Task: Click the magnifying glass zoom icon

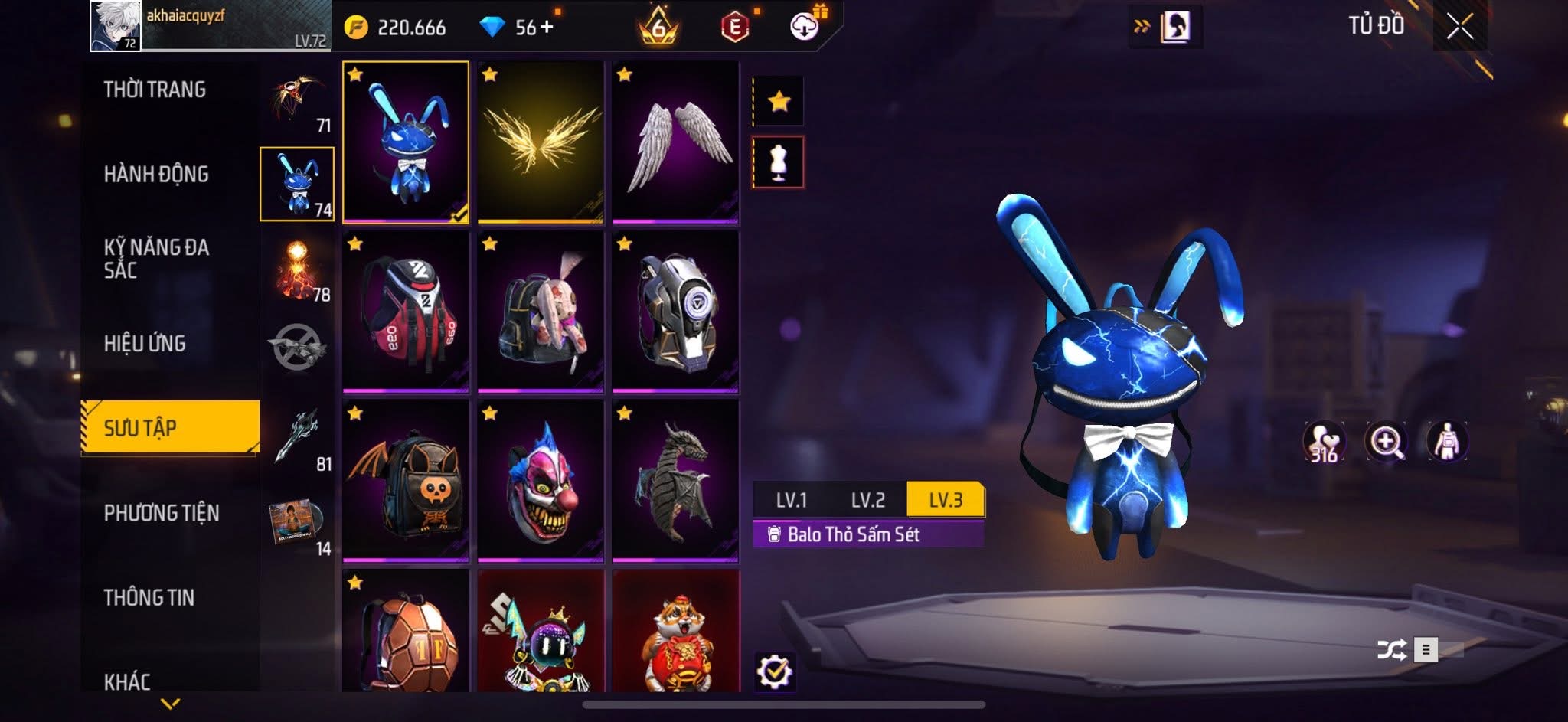Action: click(x=1387, y=442)
